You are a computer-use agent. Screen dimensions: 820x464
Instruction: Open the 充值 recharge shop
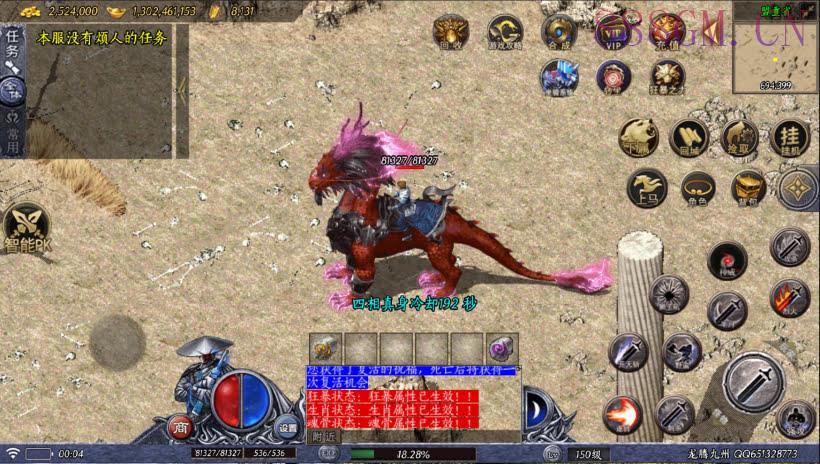(x=666, y=32)
